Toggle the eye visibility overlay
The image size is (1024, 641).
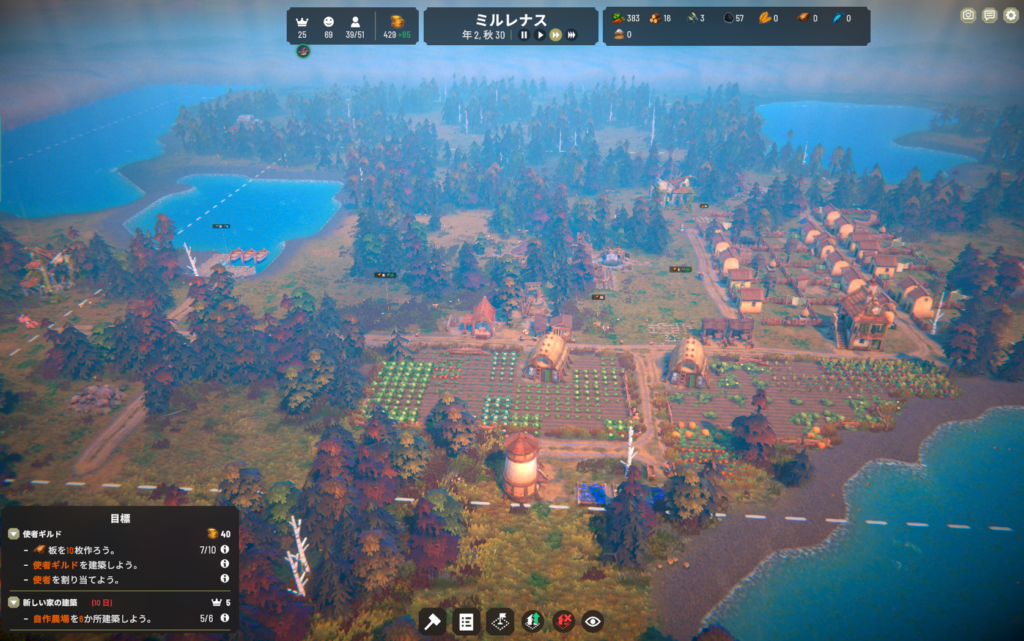594,622
